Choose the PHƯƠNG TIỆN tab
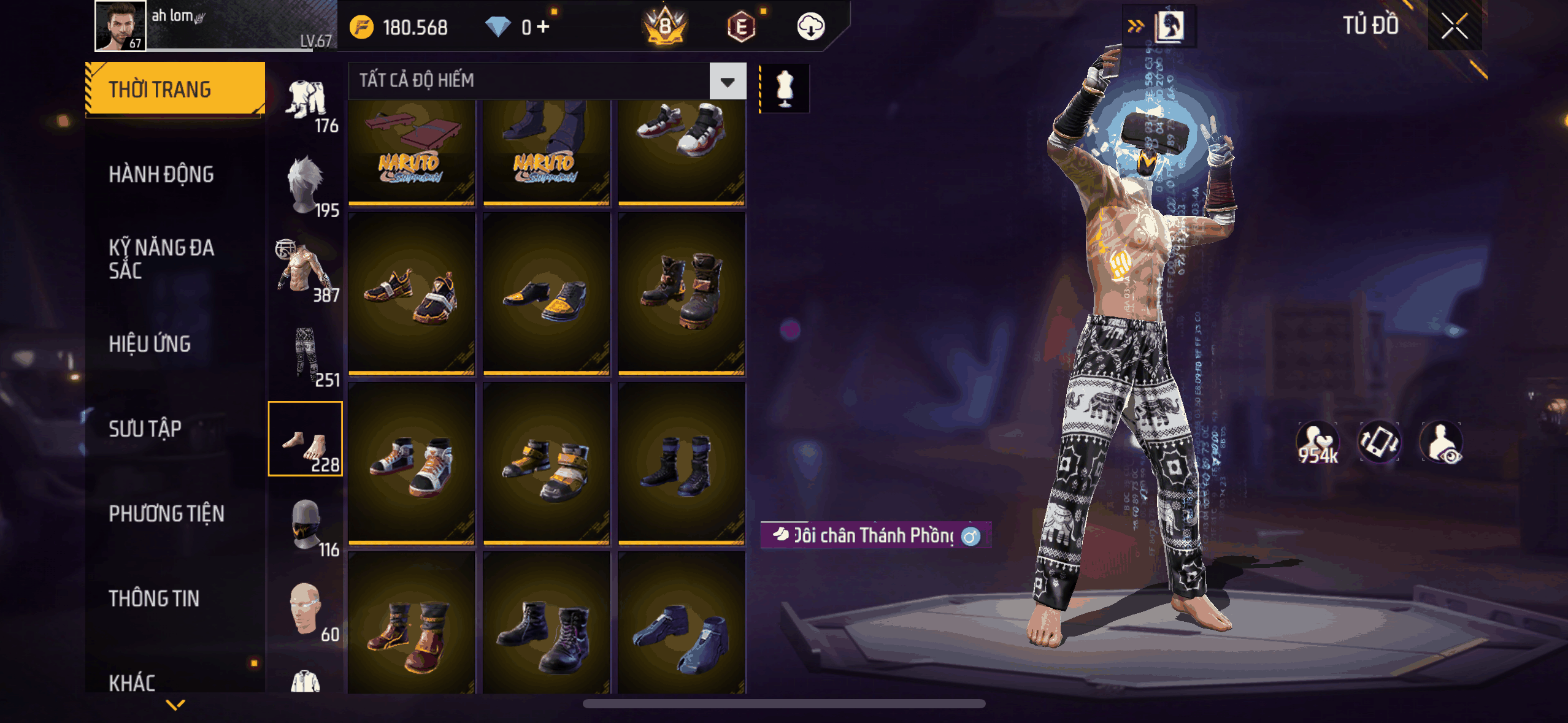 [166, 513]
